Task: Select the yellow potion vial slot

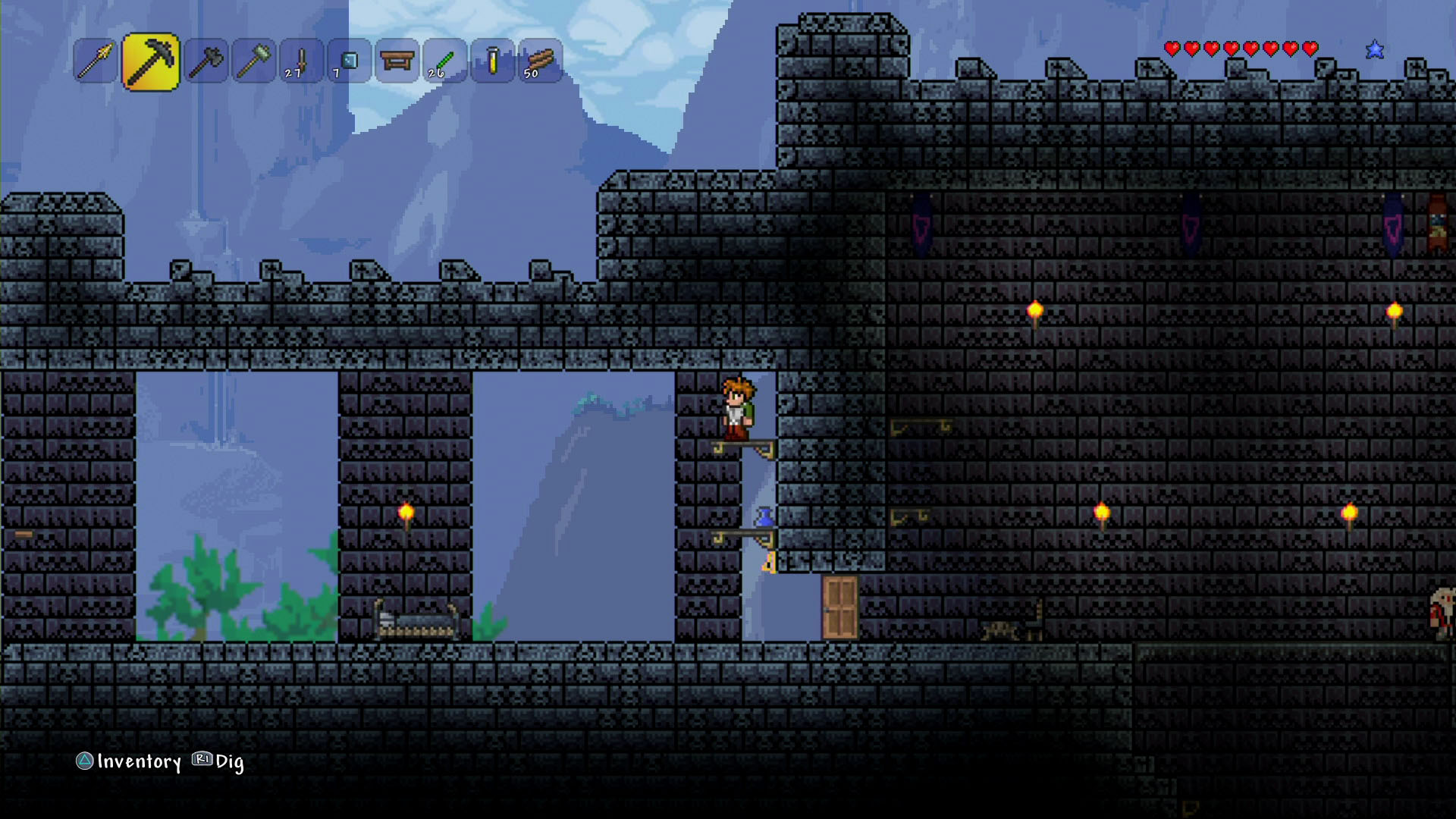Action: (492, 61)
